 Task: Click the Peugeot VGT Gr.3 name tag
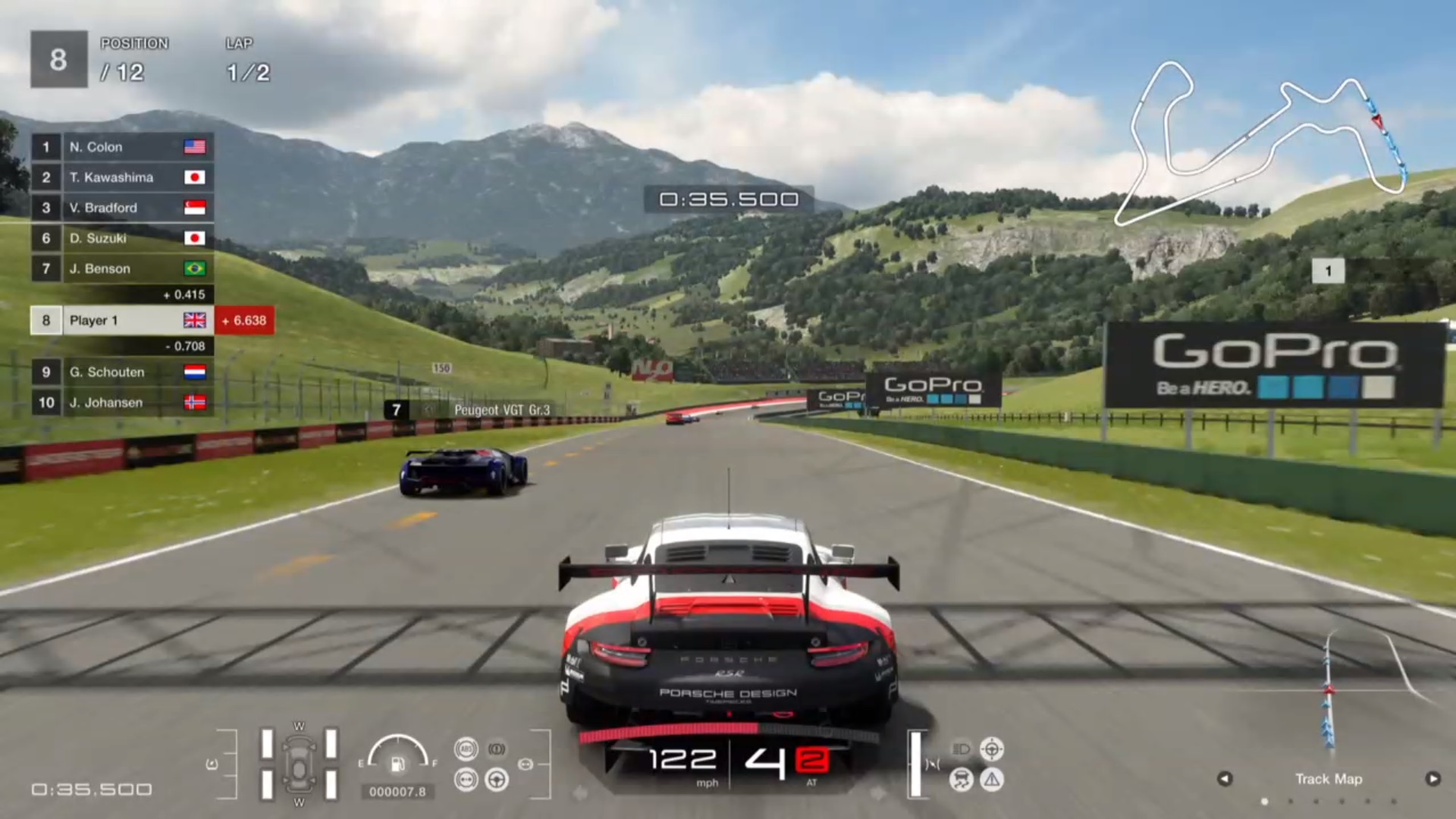coord(502,408)
